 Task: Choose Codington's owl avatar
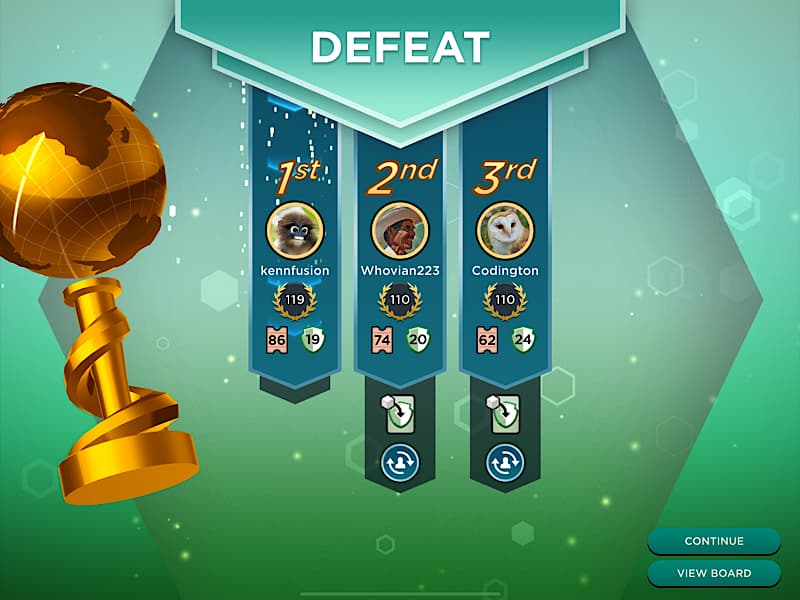click(x=505, y=231)
